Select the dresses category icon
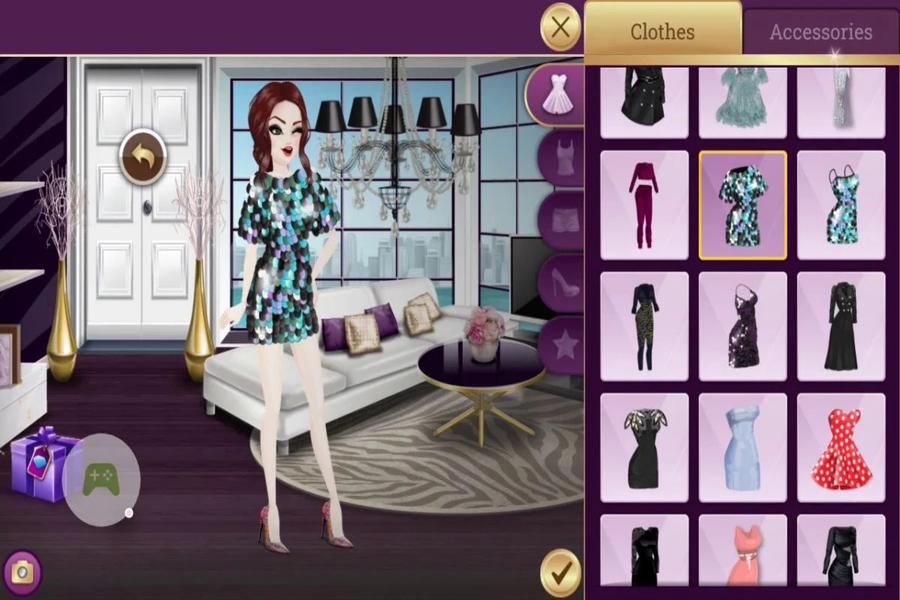The height and width of the screenshot is (600, 900). (558, 95)
